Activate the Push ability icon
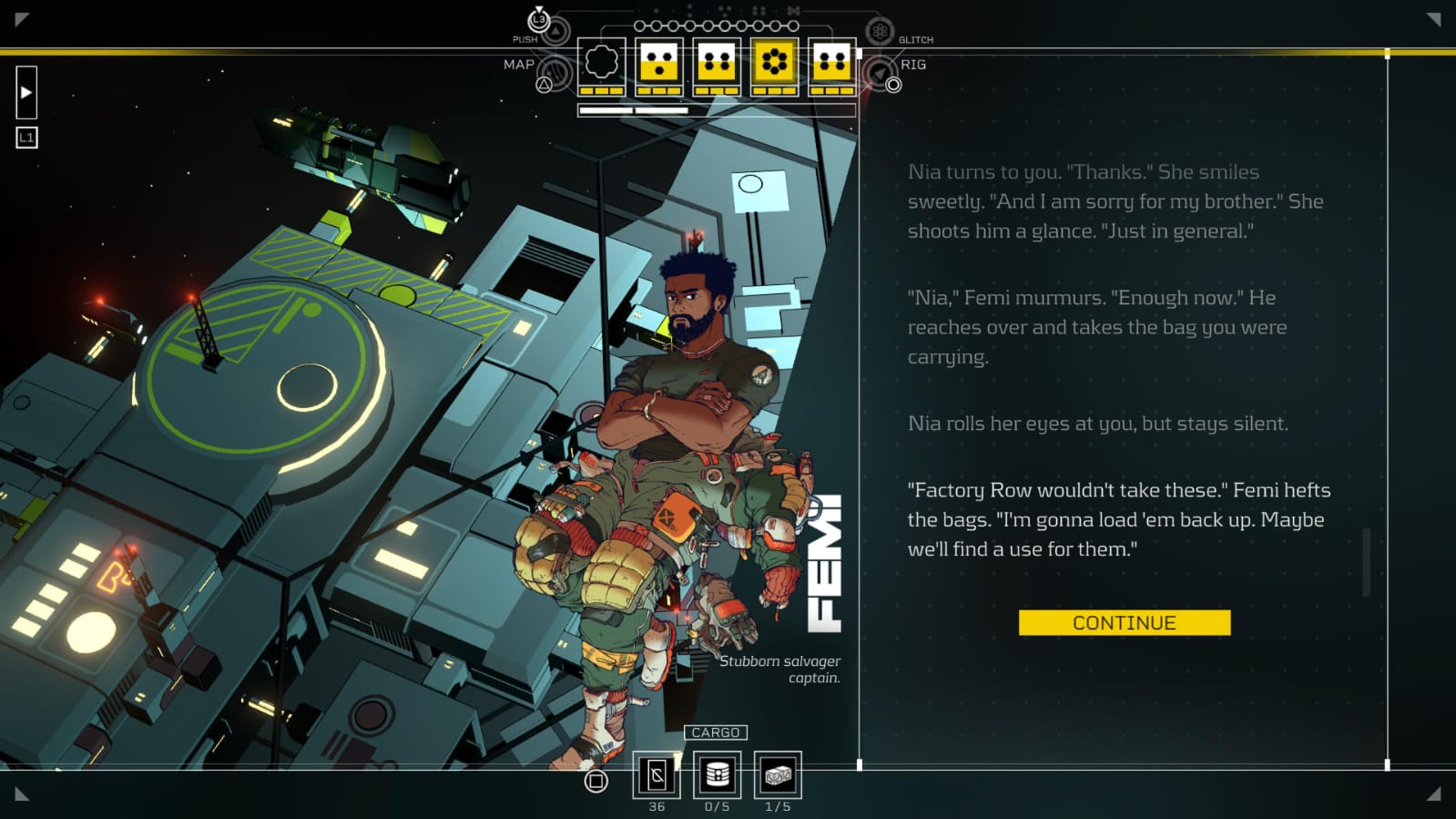 point(555,30)
